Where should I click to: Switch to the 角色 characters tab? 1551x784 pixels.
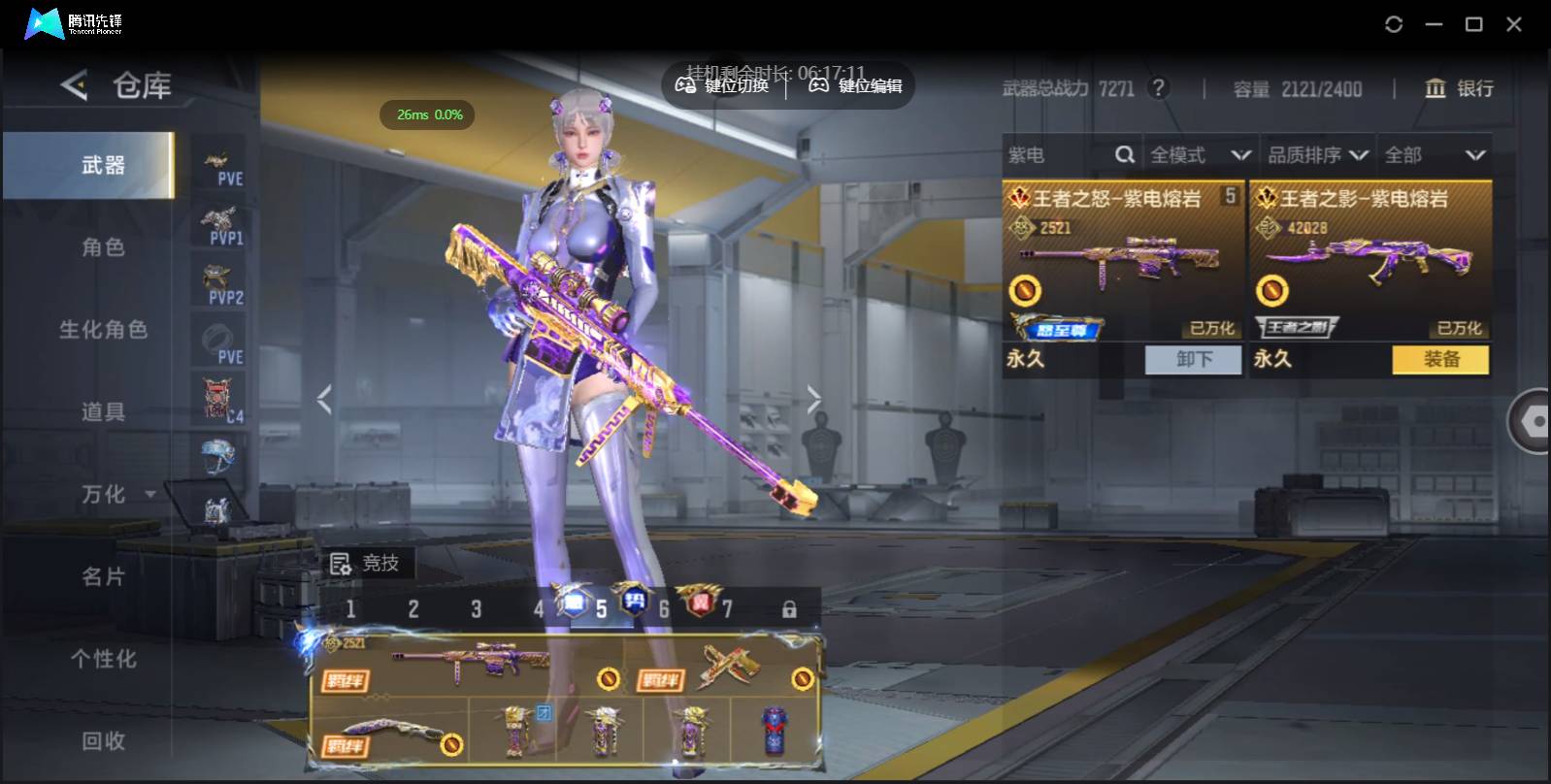point(102,247)
